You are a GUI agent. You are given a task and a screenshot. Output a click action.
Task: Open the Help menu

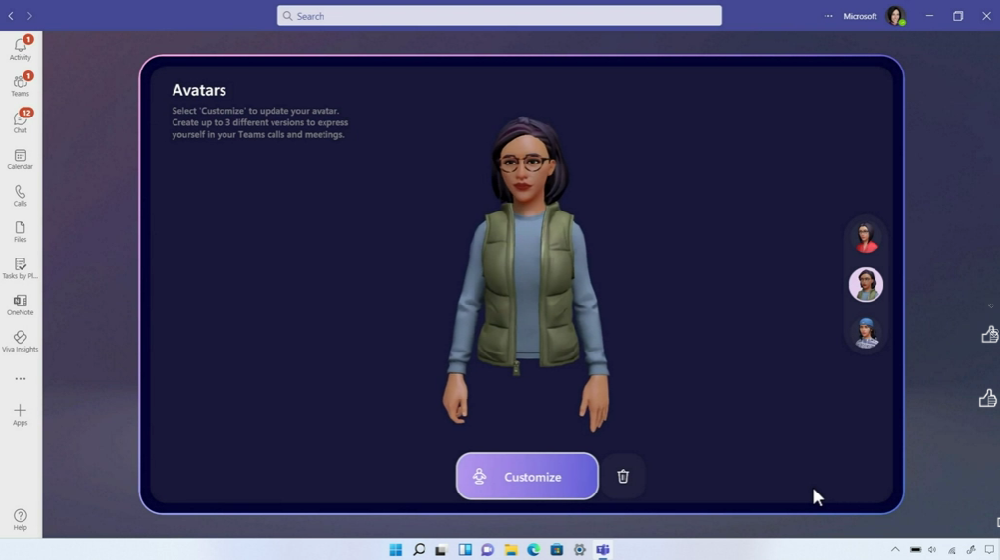(20, 520)
